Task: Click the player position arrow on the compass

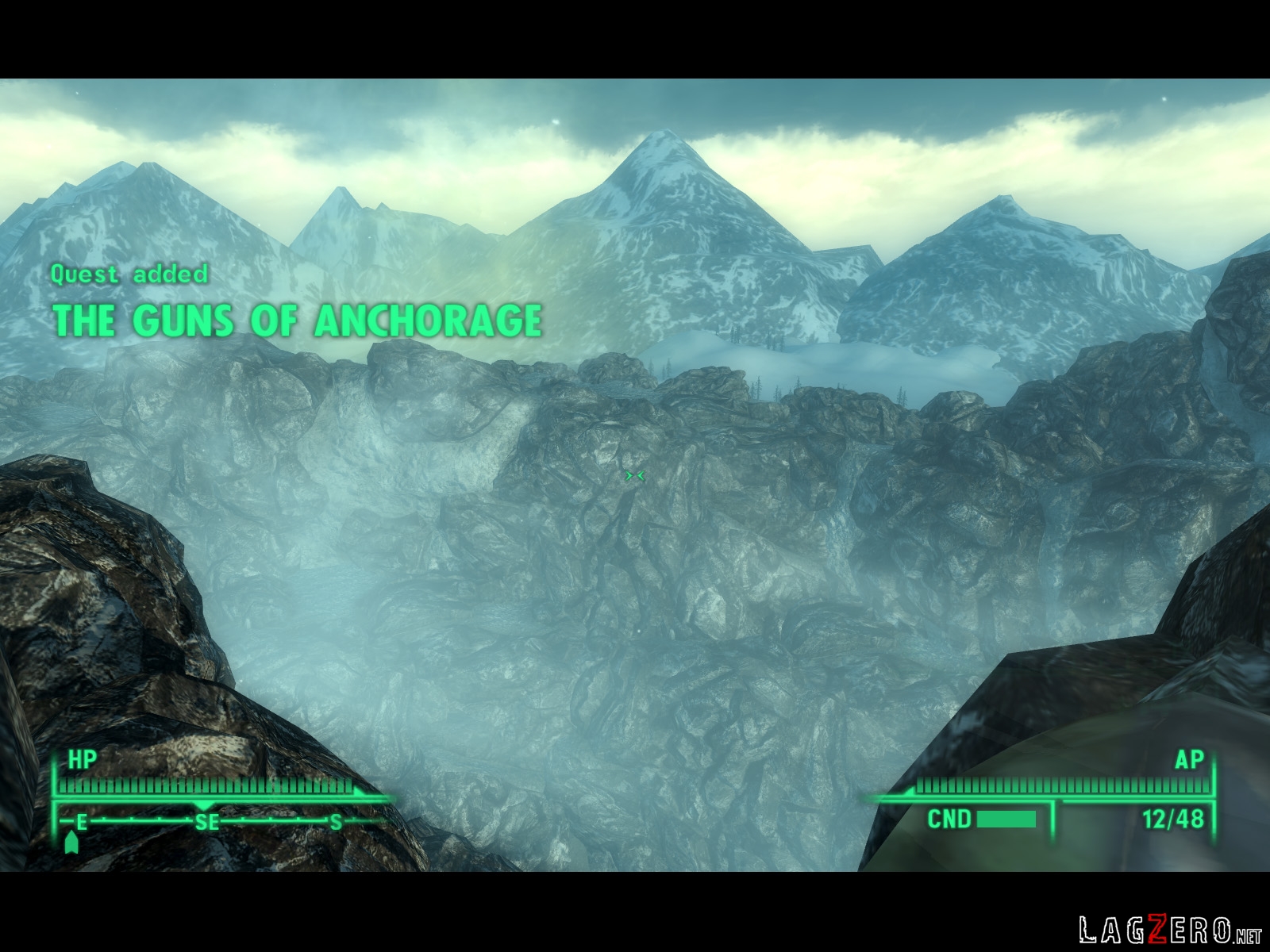Action: 71,842
